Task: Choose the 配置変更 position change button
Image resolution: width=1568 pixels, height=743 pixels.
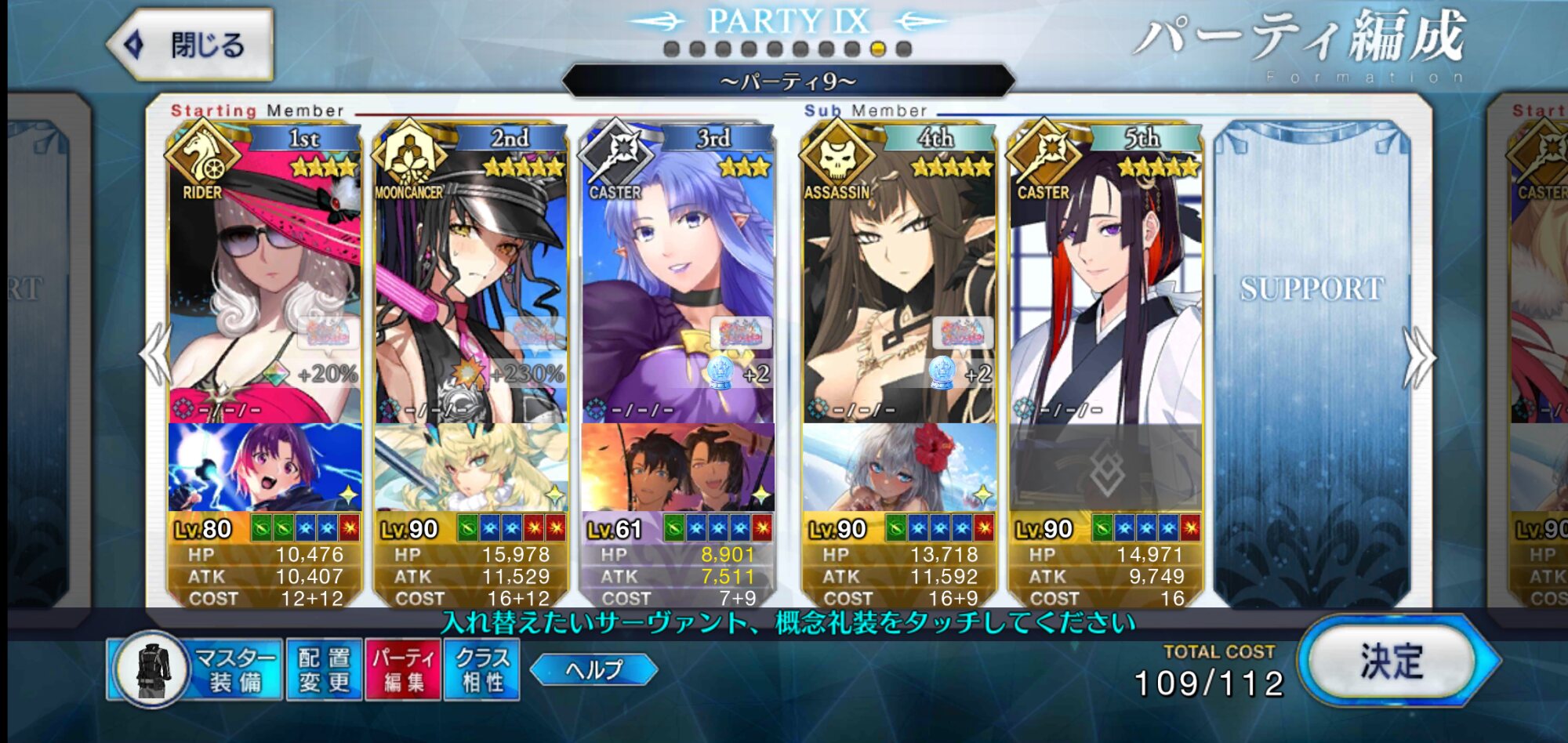Action: coord(324,670)
